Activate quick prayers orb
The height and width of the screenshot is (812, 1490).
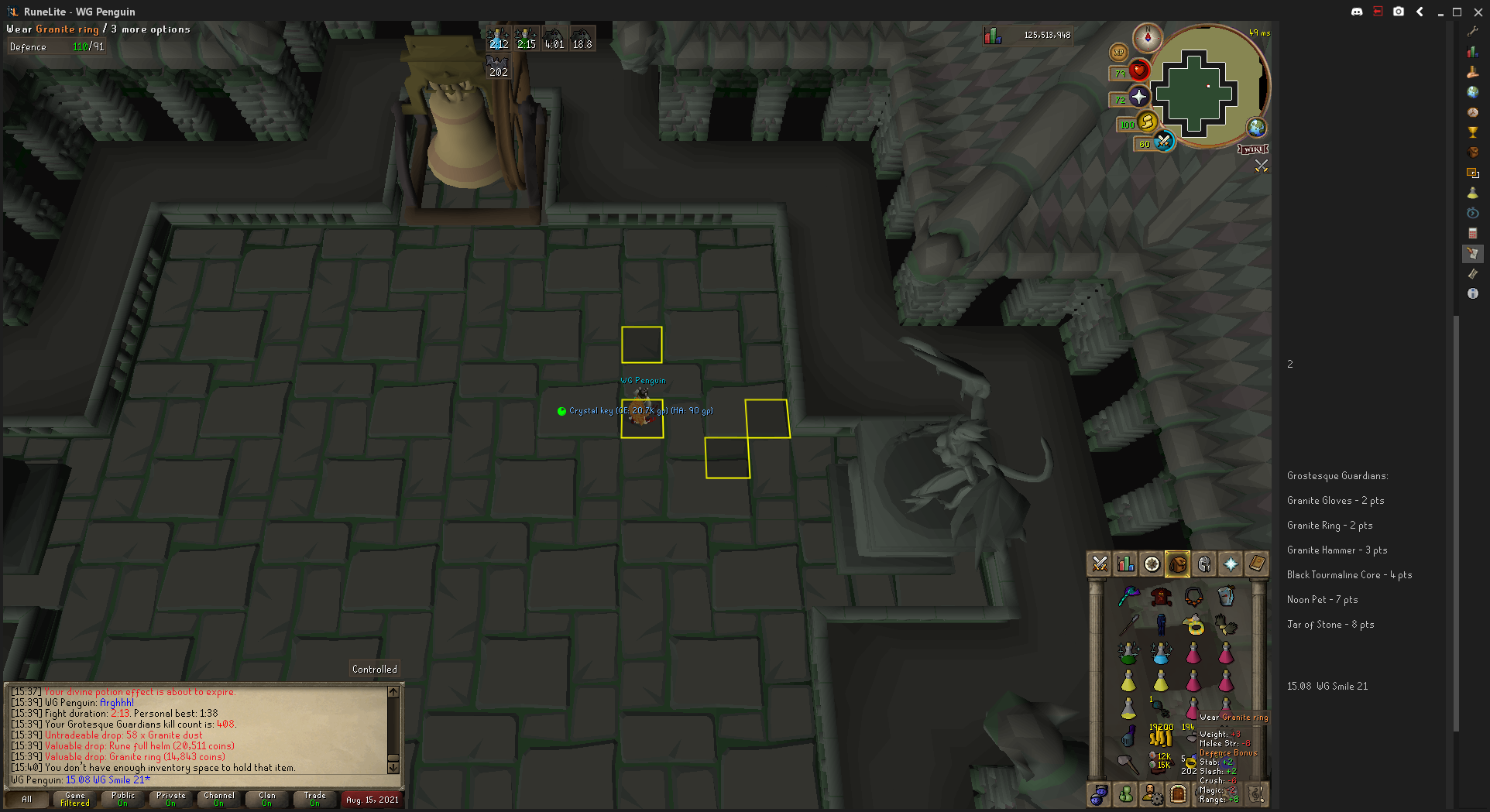pos(1138,97)
